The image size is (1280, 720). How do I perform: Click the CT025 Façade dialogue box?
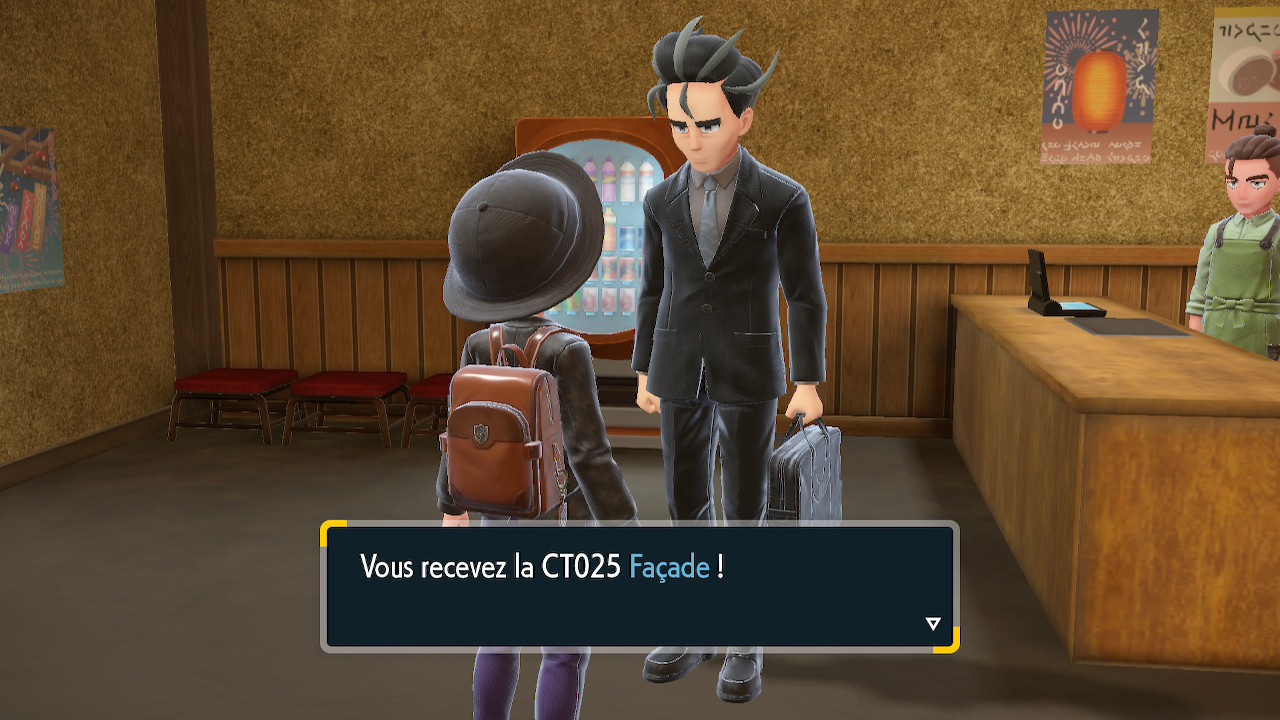tap(639, 586)
